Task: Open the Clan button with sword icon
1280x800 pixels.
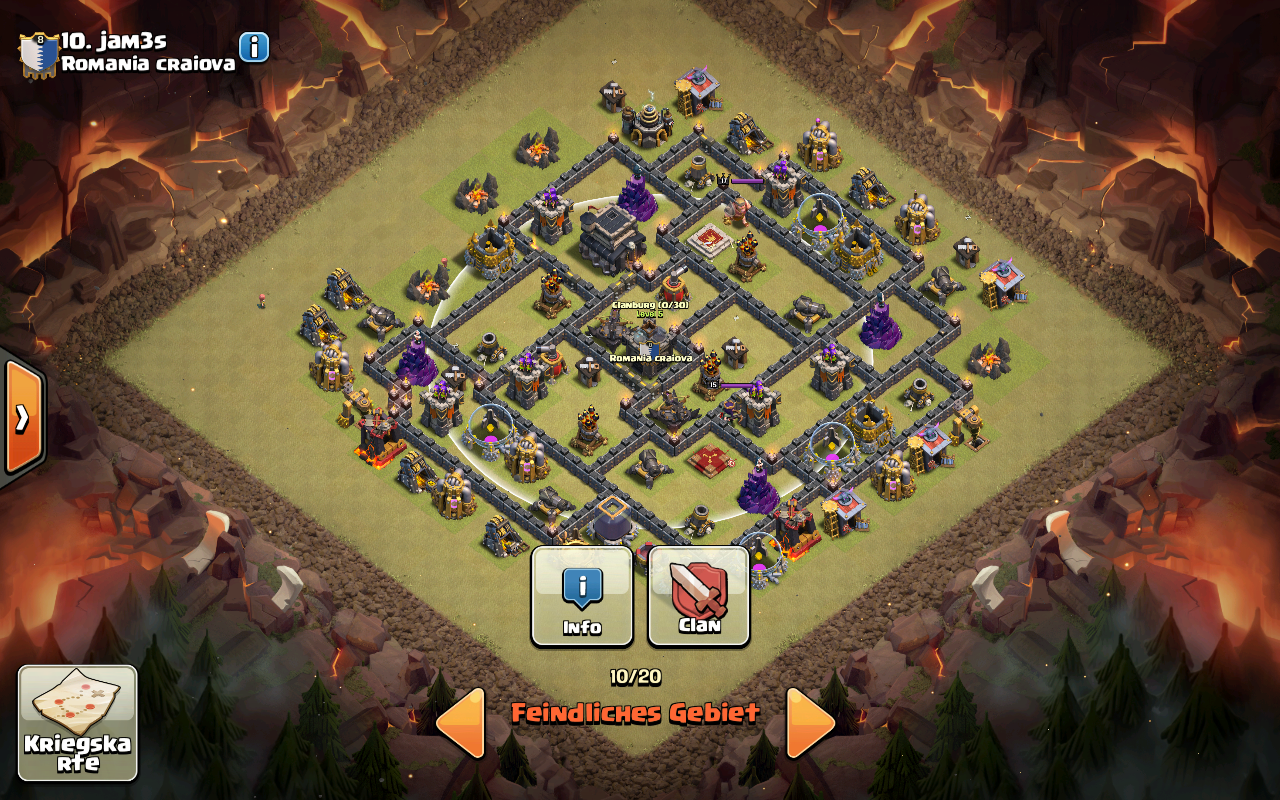Action: 699,596
